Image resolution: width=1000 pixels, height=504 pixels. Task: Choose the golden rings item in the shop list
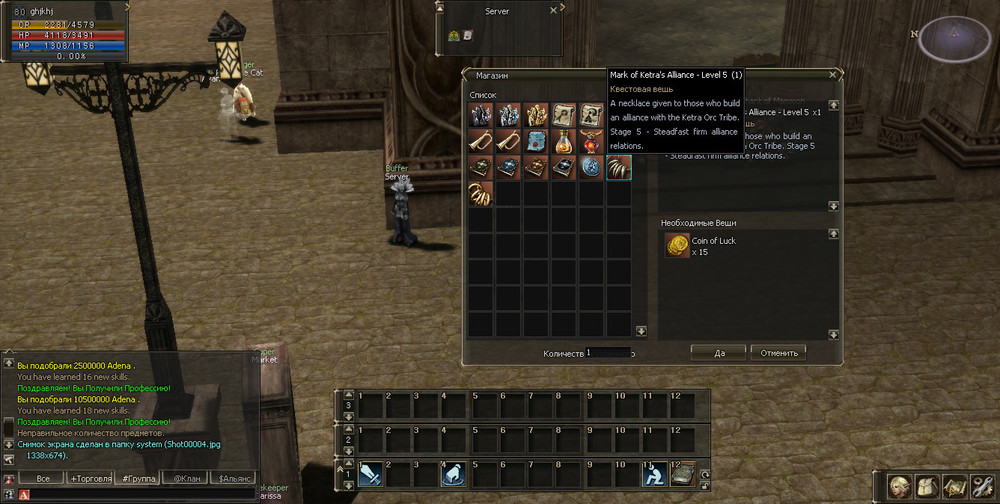(481, 194)
